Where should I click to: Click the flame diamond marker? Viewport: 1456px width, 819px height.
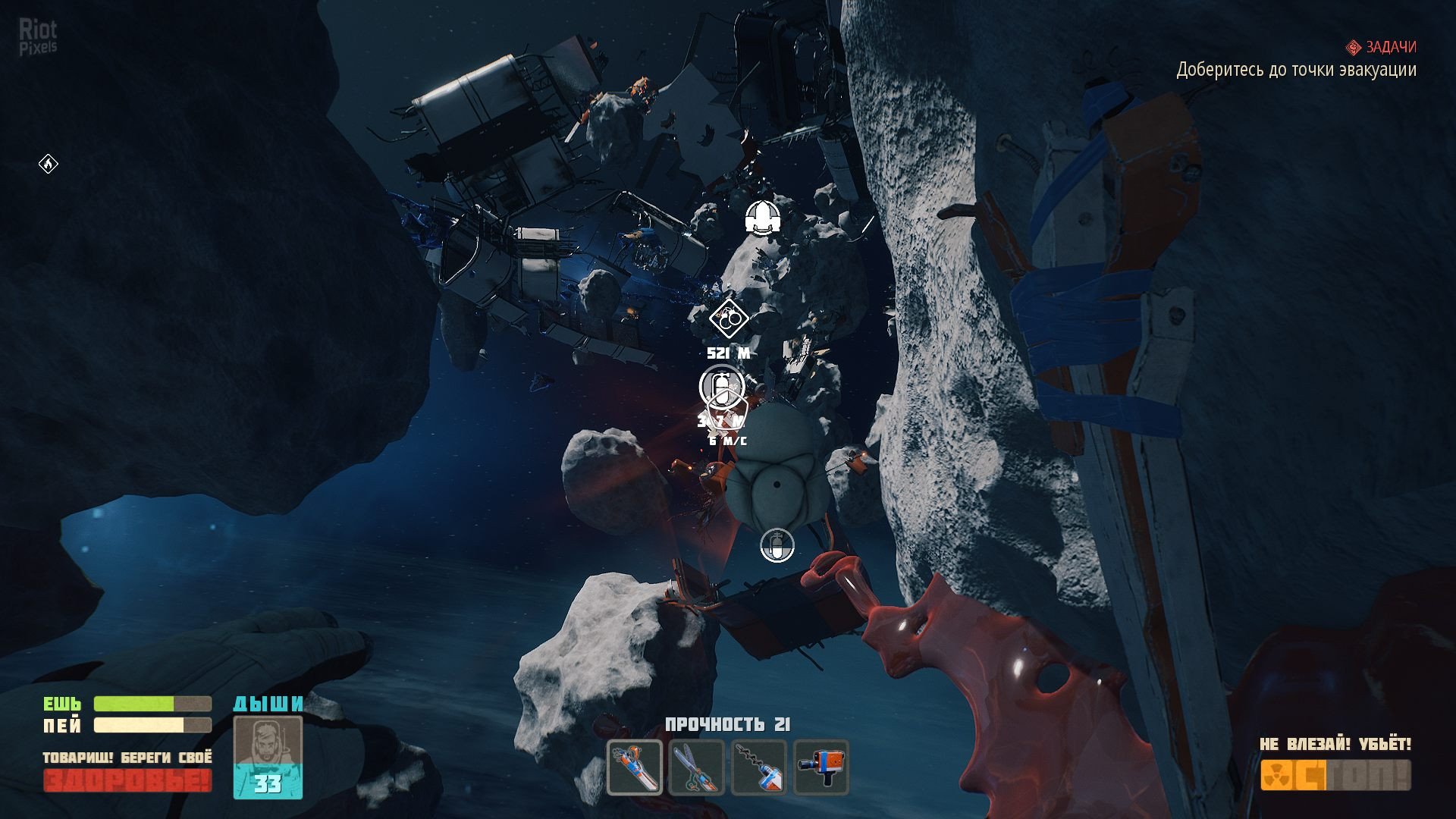[49, 164]
